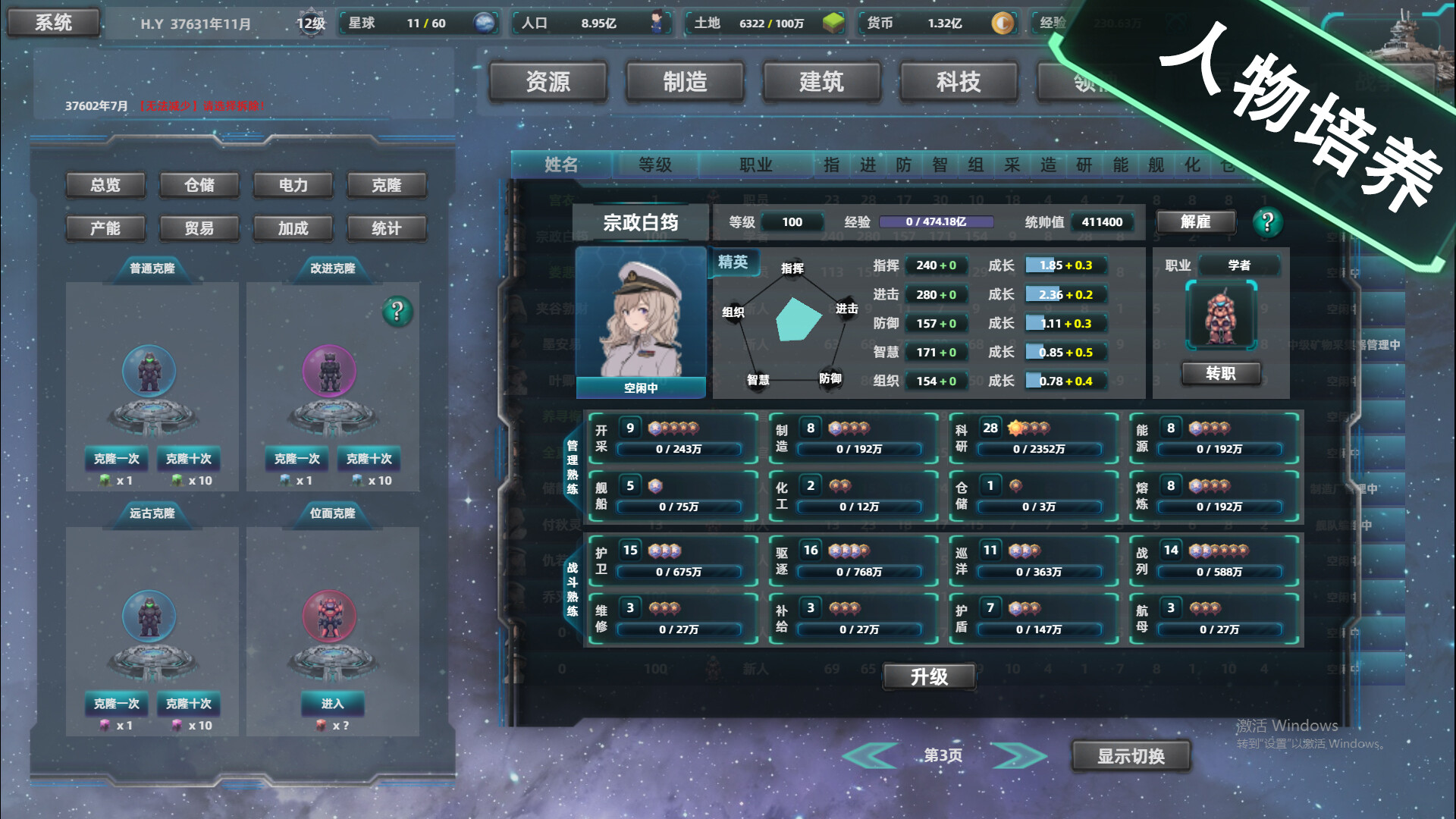Screen dimensions: 1456x819
Task: Toggle the 空闲中 status under the portrait
Action: point(641,387)
